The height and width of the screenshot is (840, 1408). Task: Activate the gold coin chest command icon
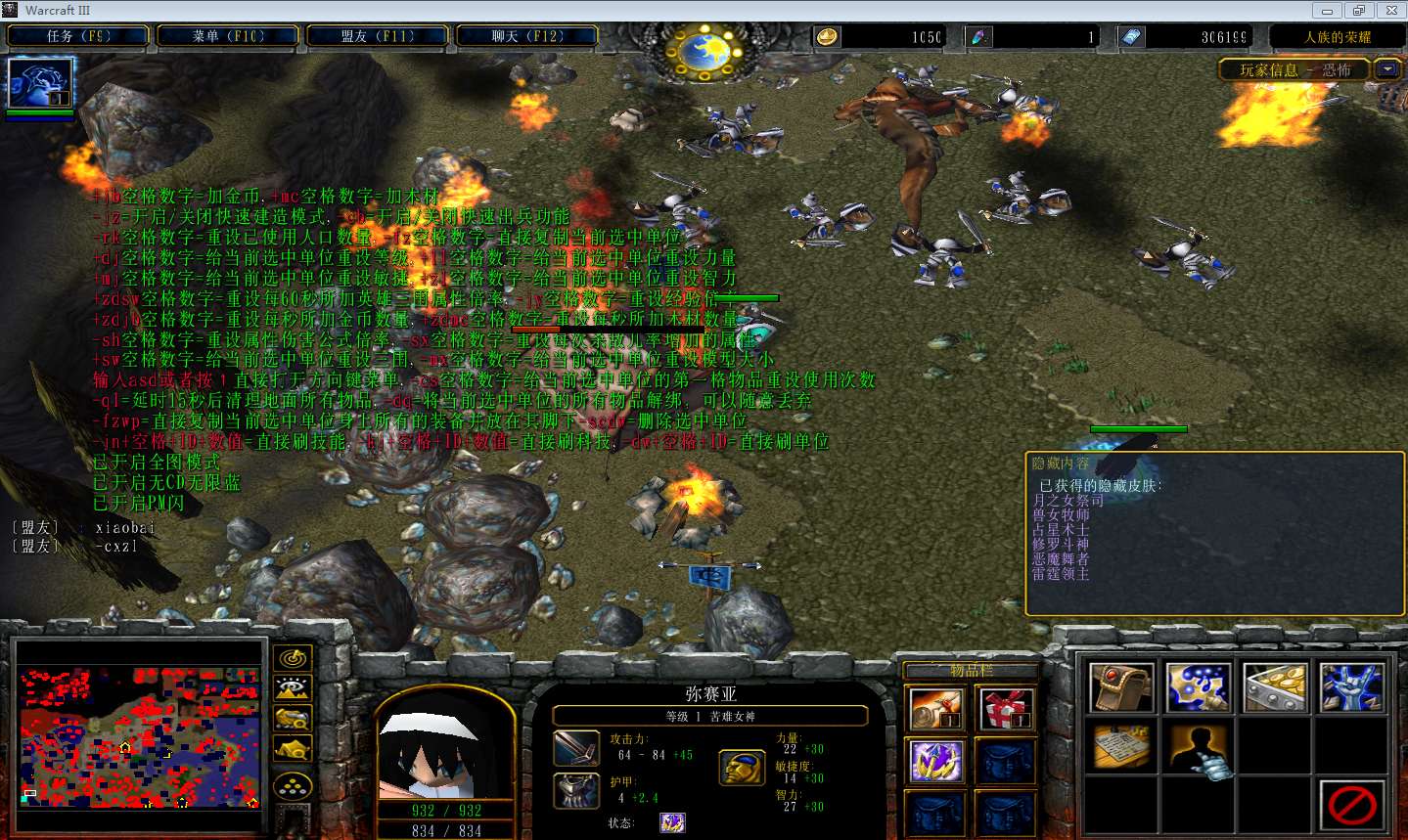click(x=1276, y=686)
